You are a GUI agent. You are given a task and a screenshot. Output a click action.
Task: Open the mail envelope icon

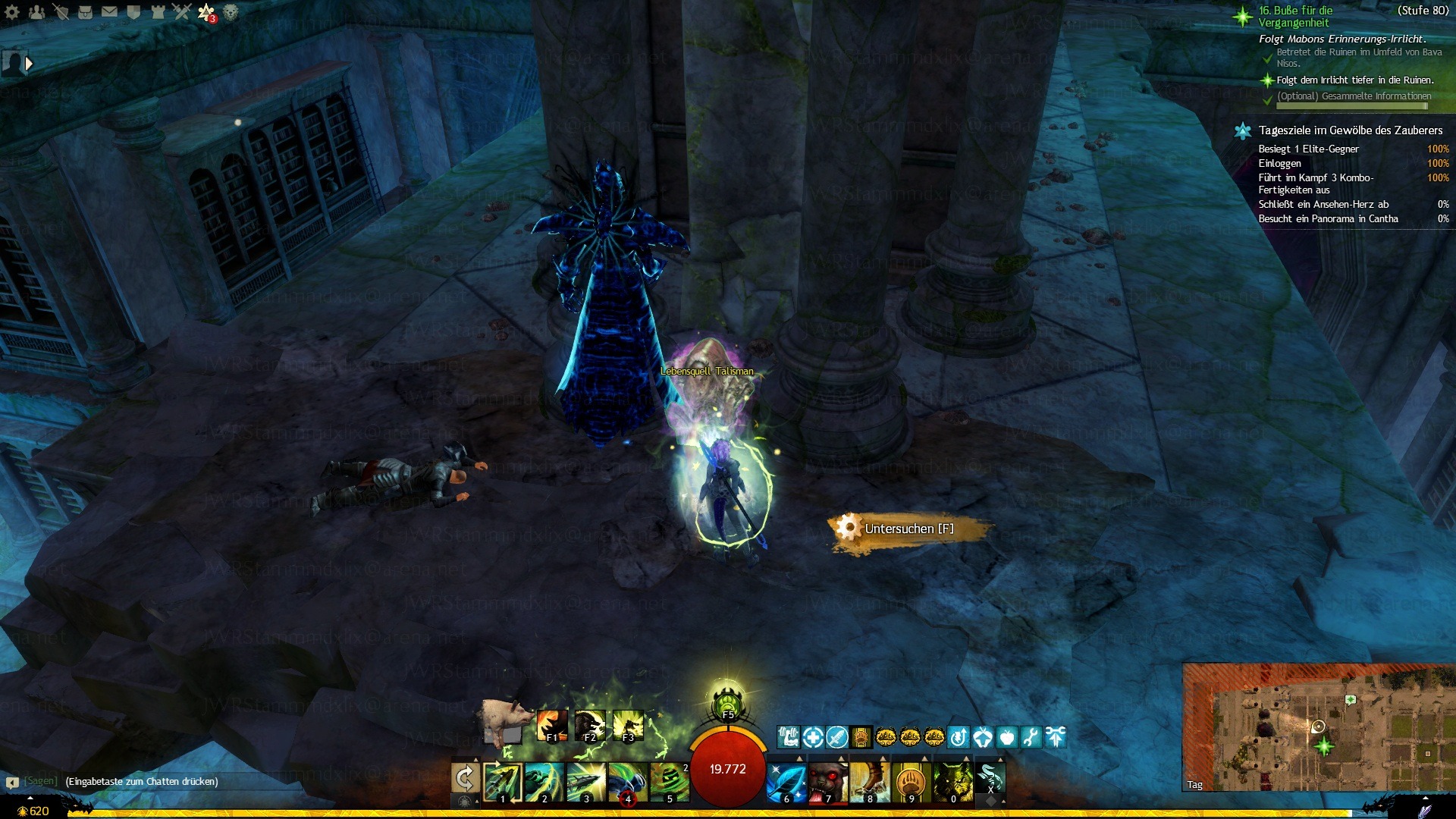[x=109, y=11]
